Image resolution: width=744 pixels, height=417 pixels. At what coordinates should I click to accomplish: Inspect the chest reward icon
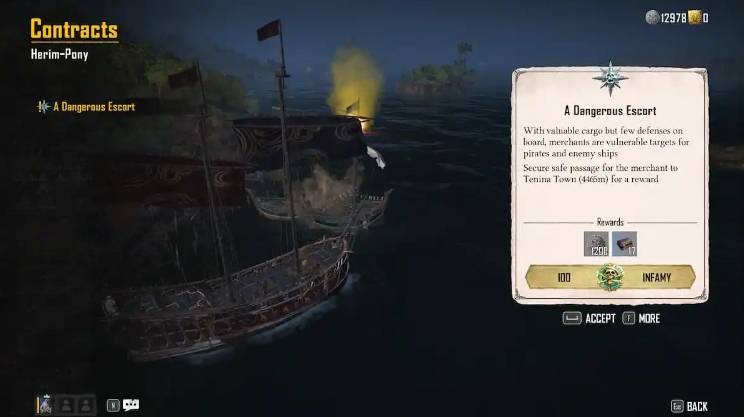point(625,243)
